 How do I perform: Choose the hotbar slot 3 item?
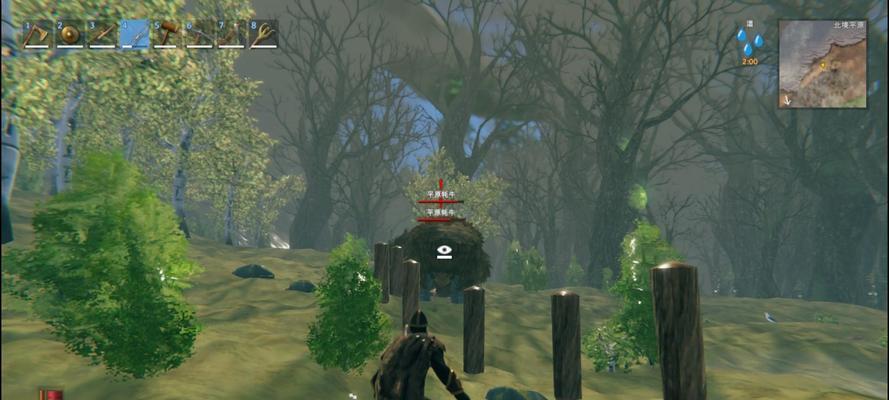(102, 34)
